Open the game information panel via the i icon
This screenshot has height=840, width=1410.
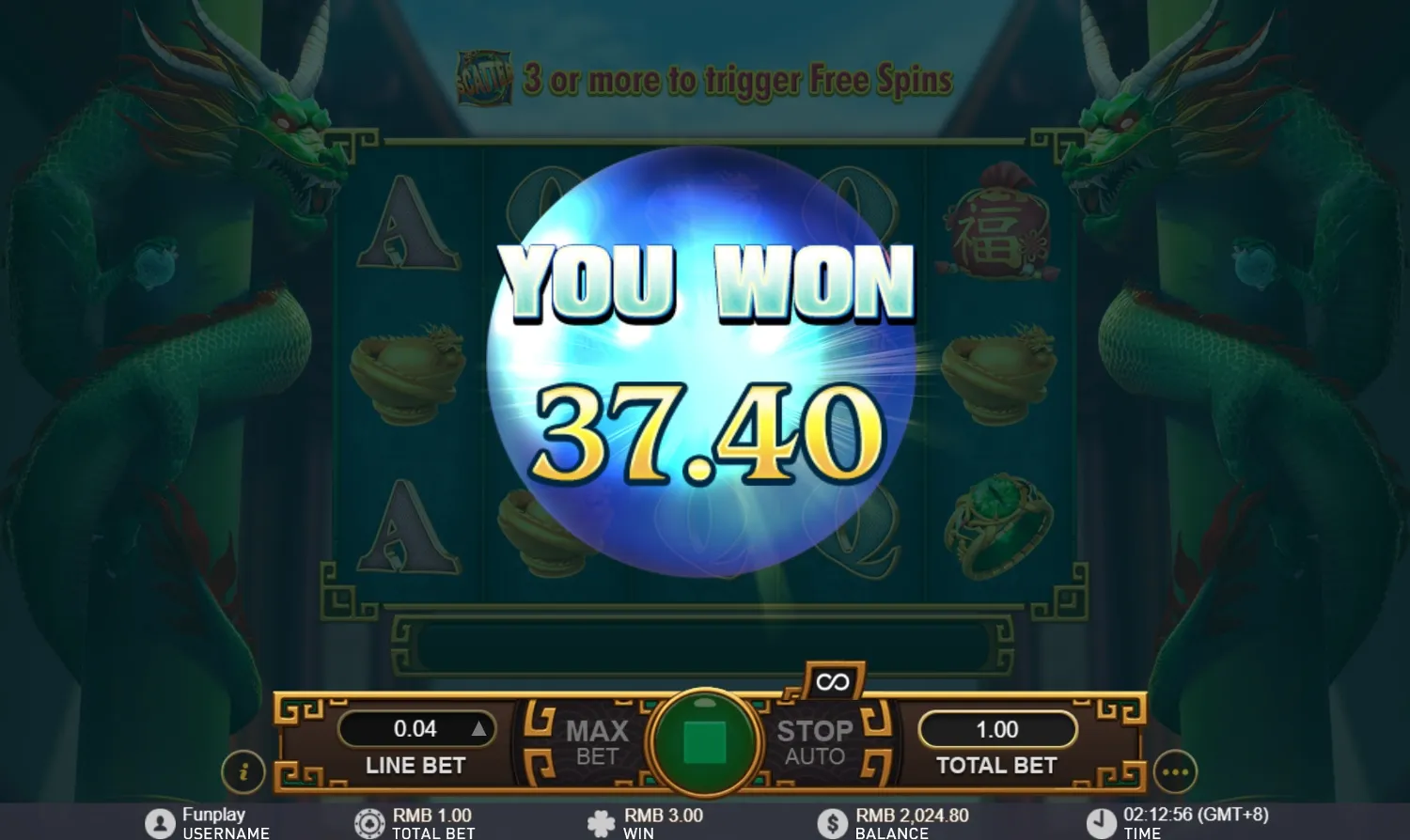(246, 772)
